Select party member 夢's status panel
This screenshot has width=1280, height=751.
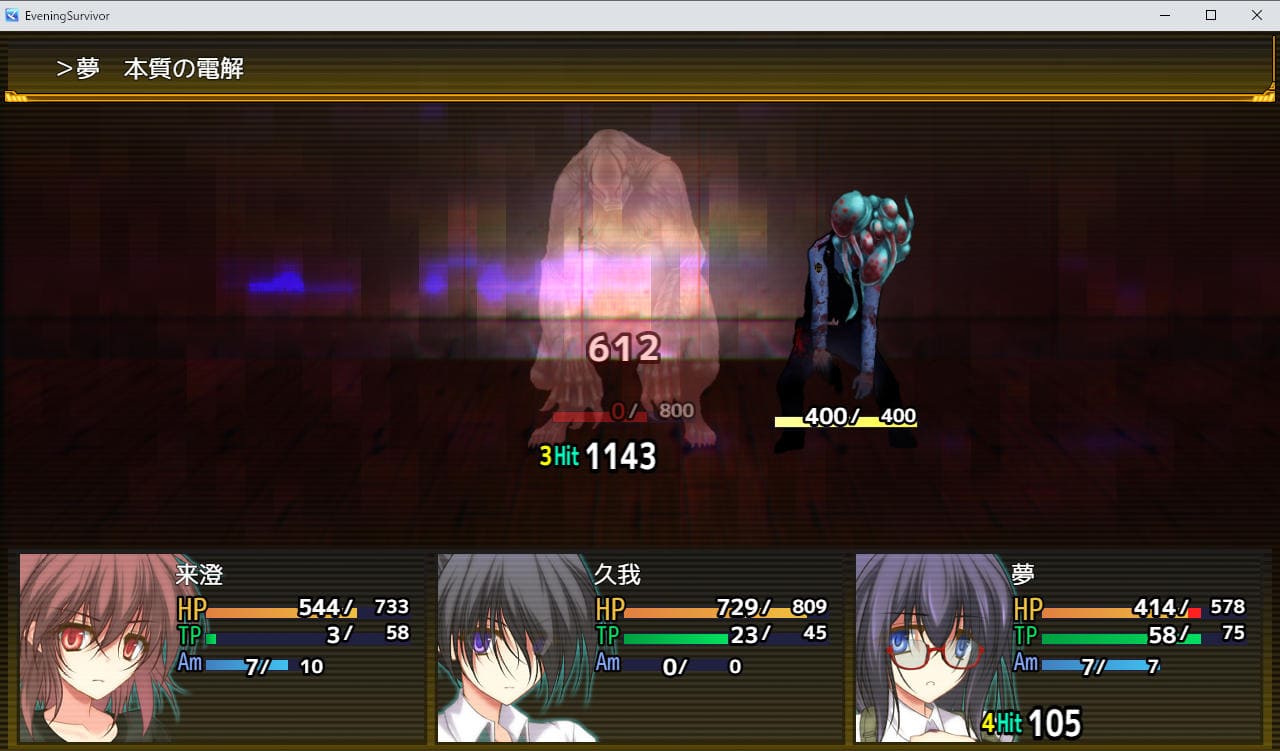click(x=1058, y=648)
